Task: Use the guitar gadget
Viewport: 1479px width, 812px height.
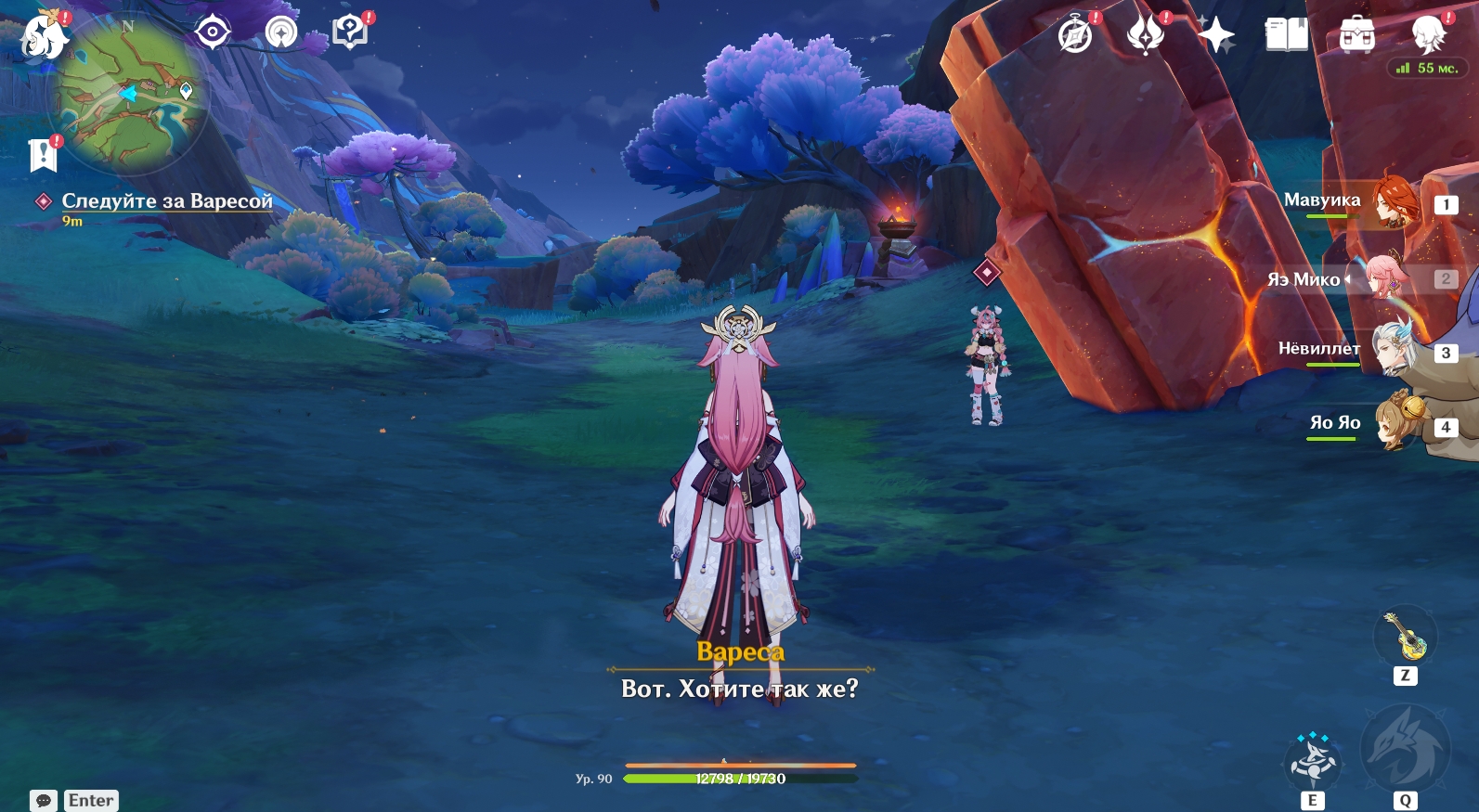Action: pyautogui.click(x=1406, y=637)
